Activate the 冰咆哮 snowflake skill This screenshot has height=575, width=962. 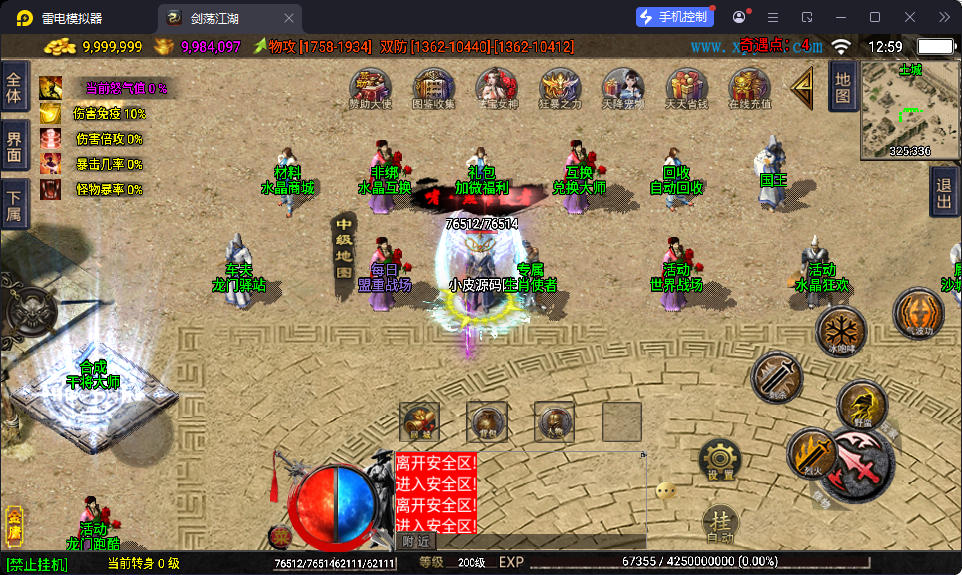click(840, 329)
